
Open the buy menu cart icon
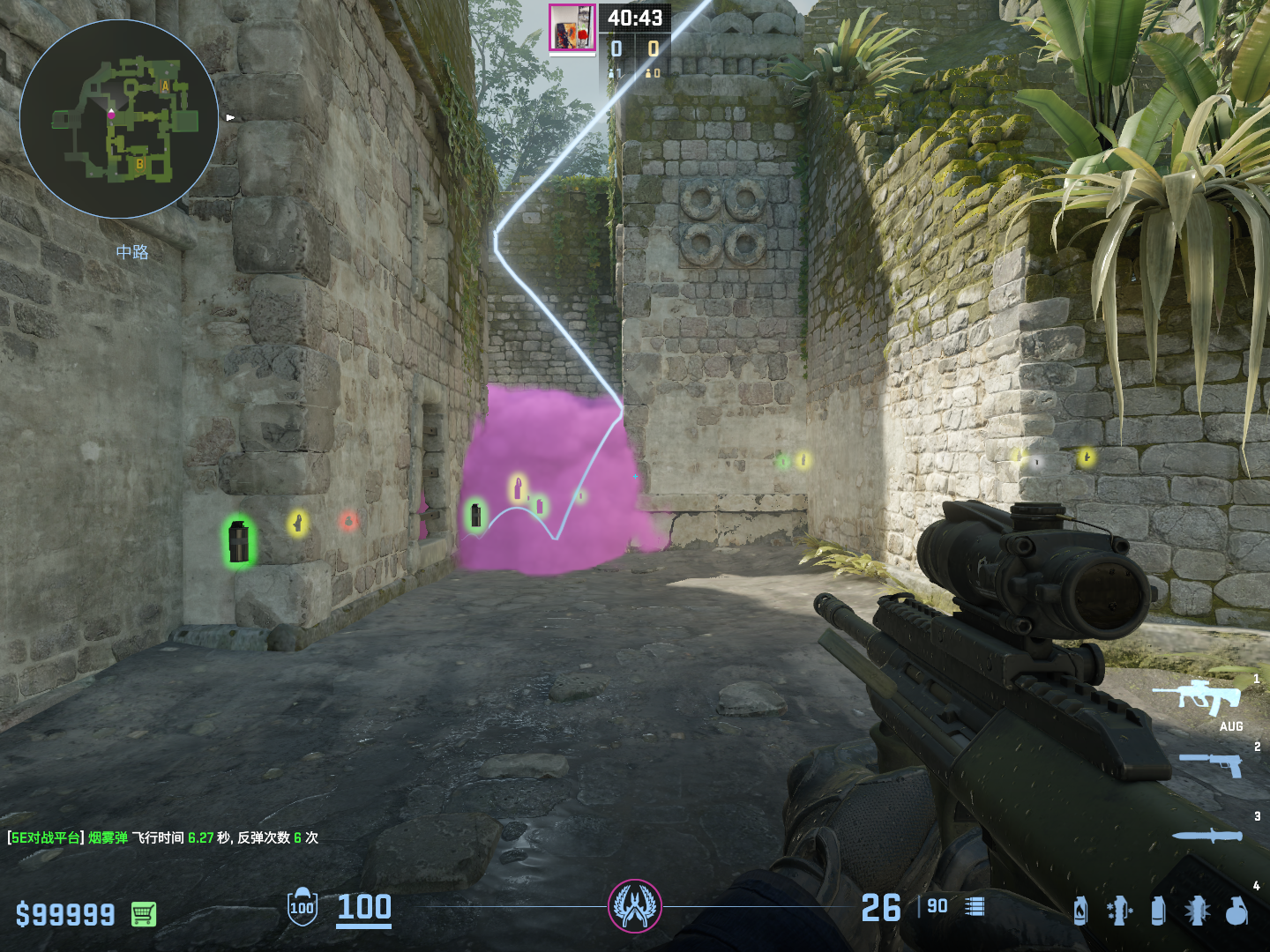143,914
